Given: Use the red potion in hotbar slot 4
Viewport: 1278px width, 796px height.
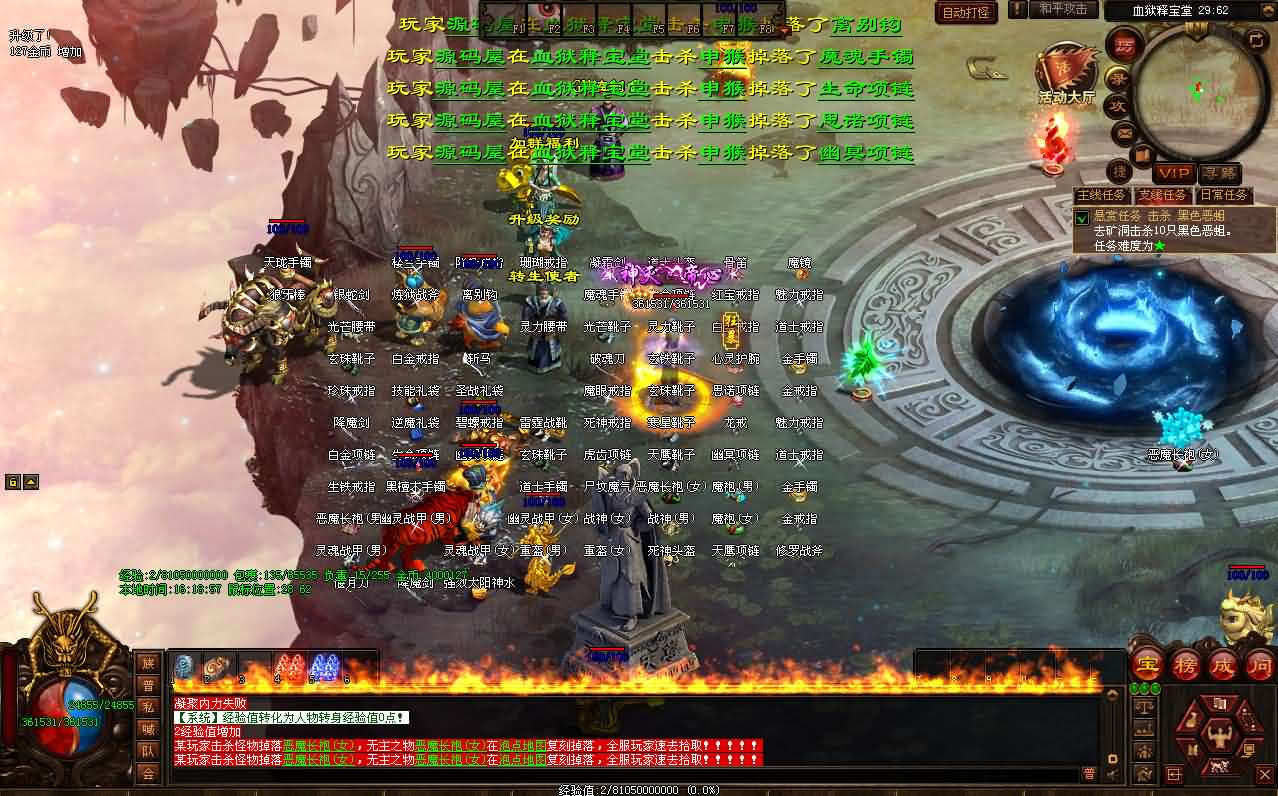Looking at the screenshot, I should point(290,667).
